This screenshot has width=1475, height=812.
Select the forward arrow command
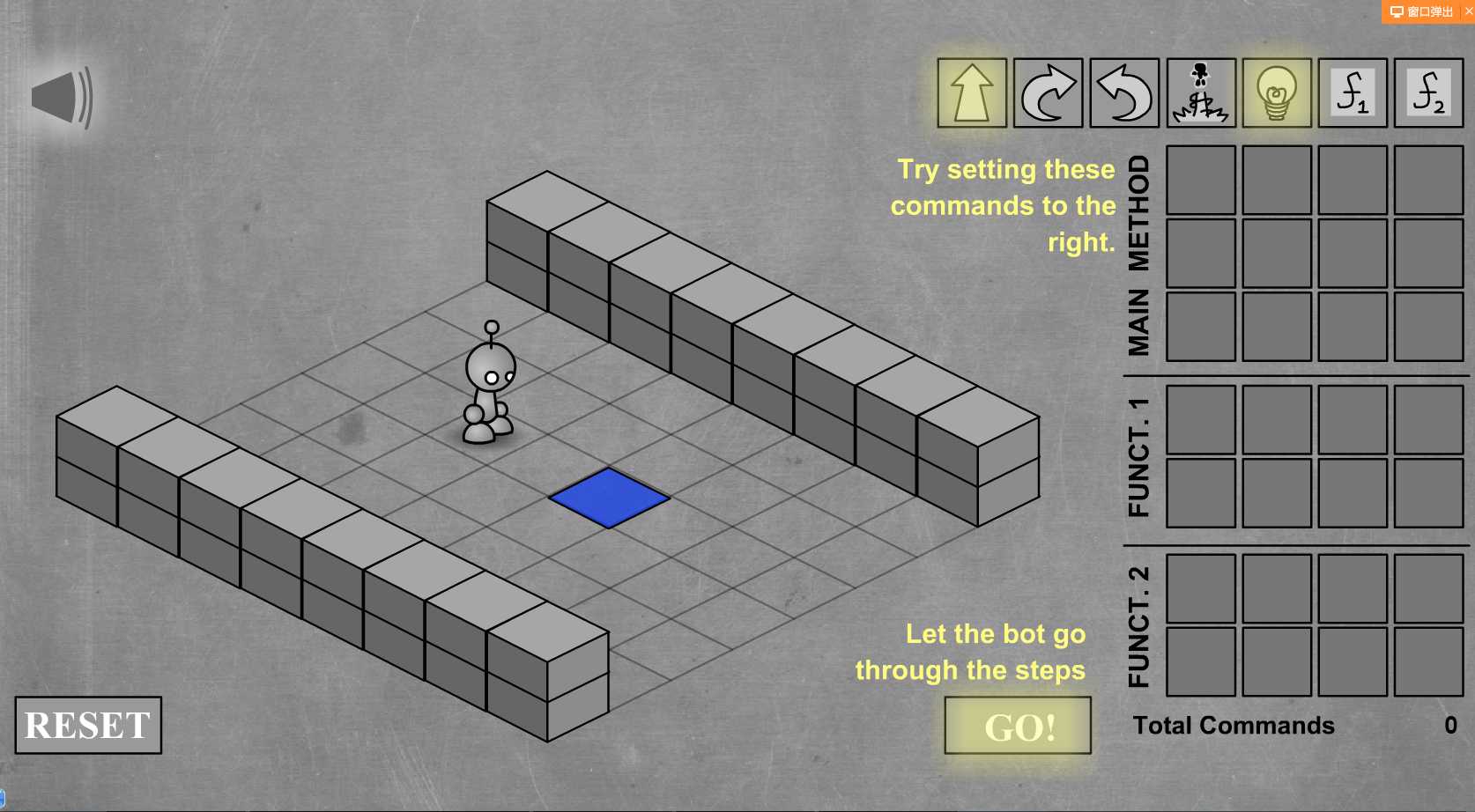[971, 93]
